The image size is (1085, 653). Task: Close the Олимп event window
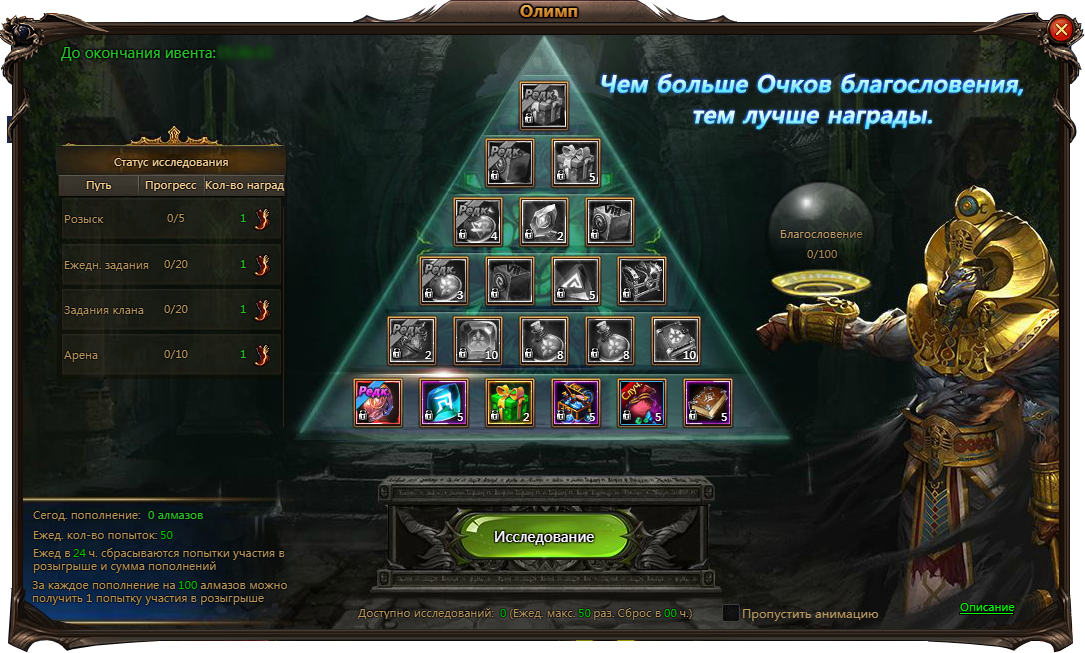click(x=1061, y=30)
